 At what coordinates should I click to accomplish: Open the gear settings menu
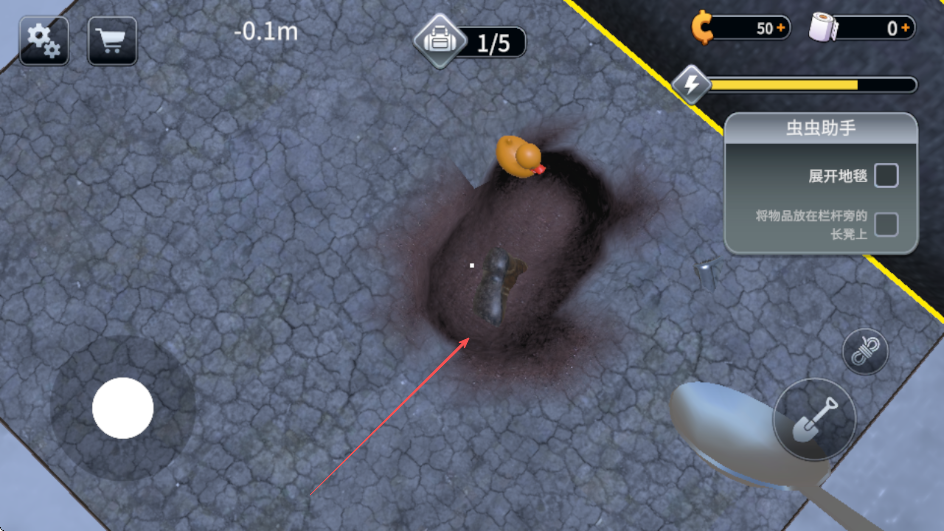44,41
